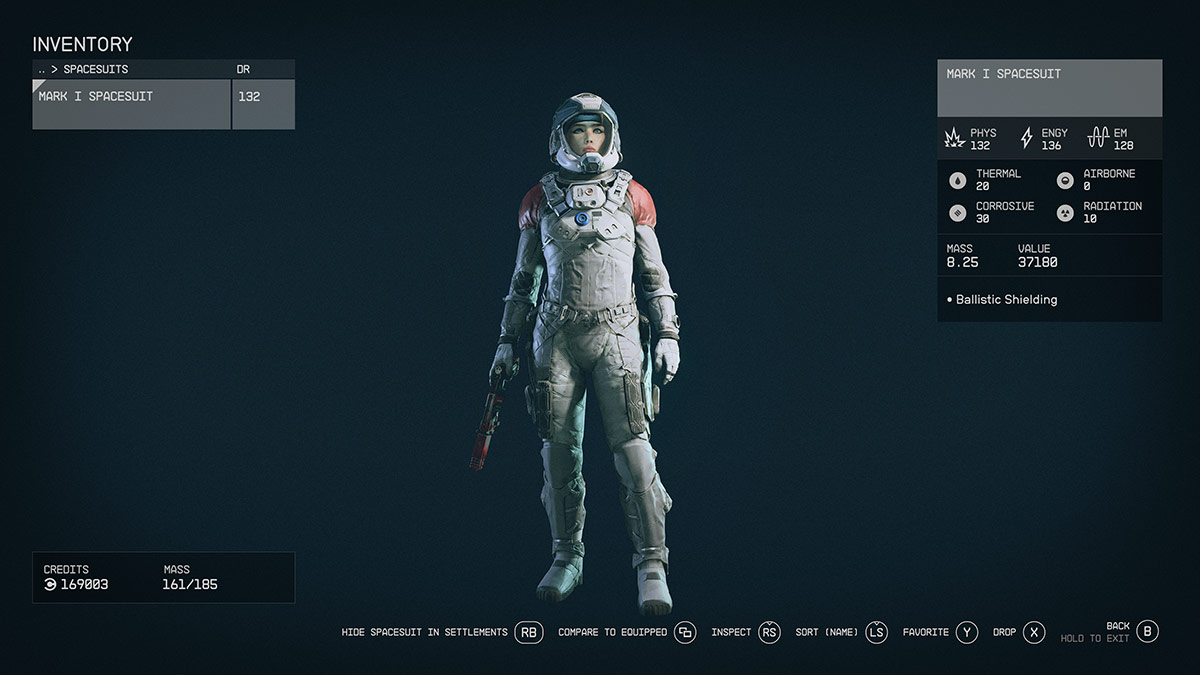Sort the list by the DR column
This screenshot has height=675, width=1200.
click(243, 70)
